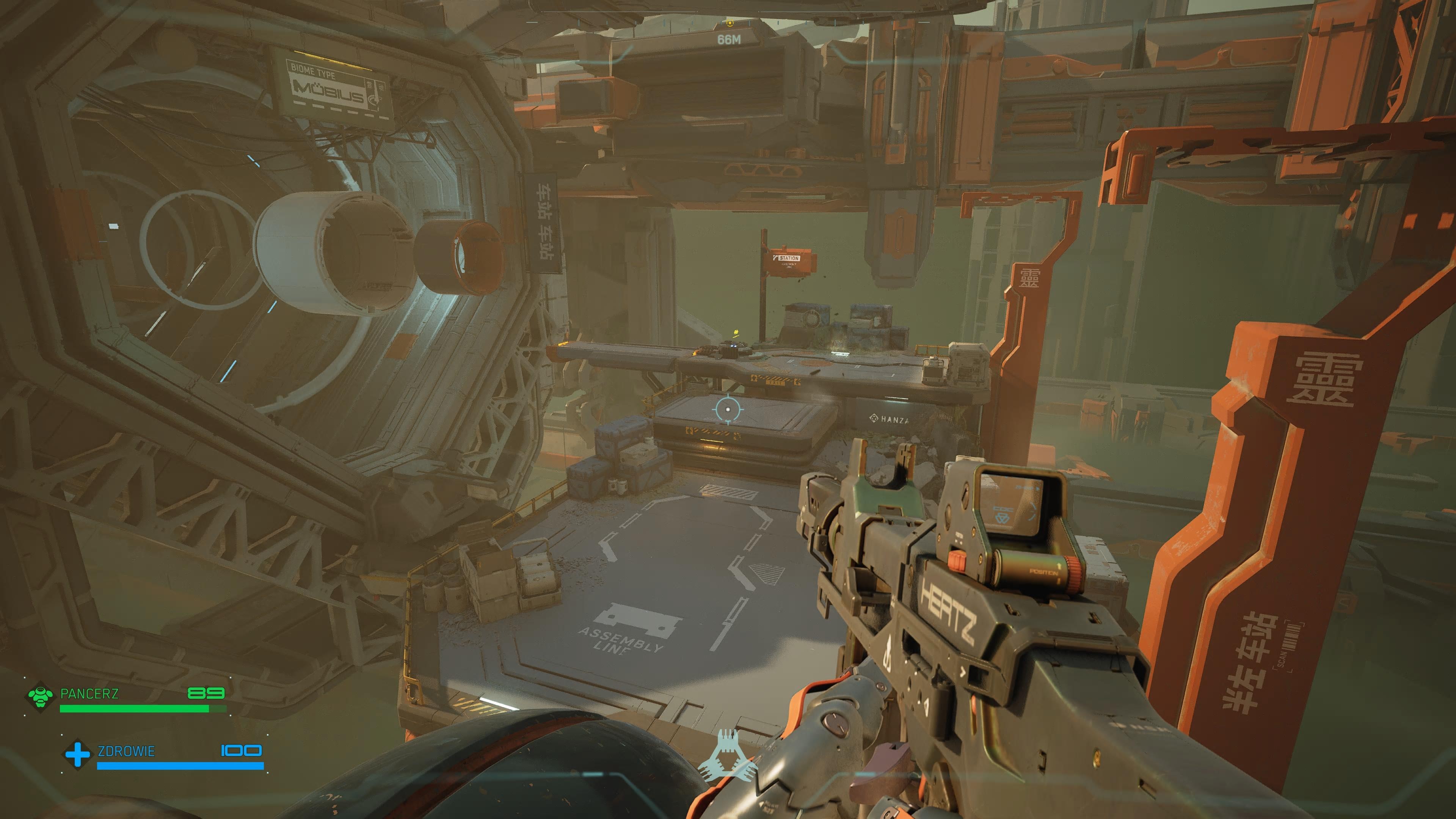Click the blue Zdrowie health cross icon
The image size is (1456, 819).
coord(77,754)
